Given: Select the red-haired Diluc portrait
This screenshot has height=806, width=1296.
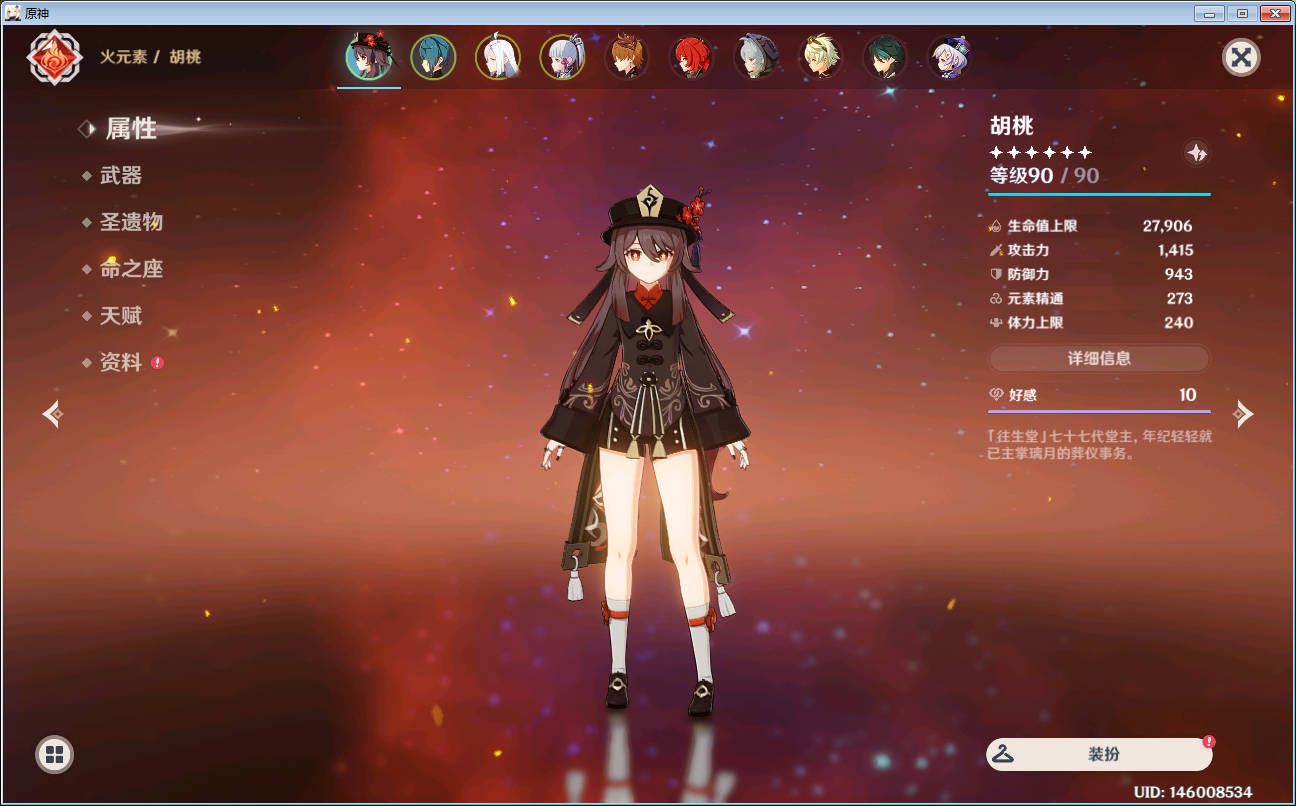Looking at the screenshot, I should 691,57.
